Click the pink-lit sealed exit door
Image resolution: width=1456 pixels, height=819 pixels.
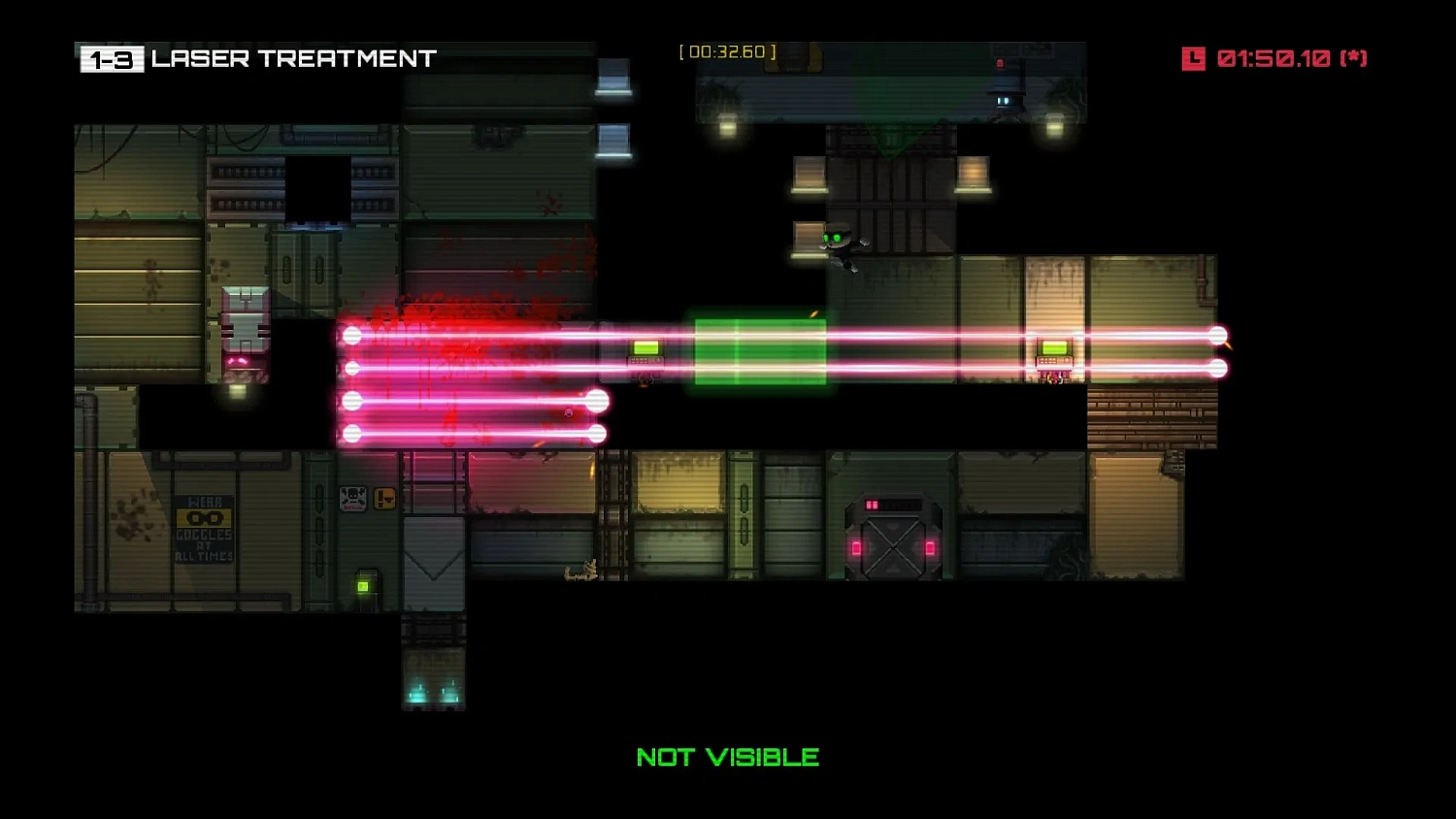pyautogui.click(x=893, y=536)
